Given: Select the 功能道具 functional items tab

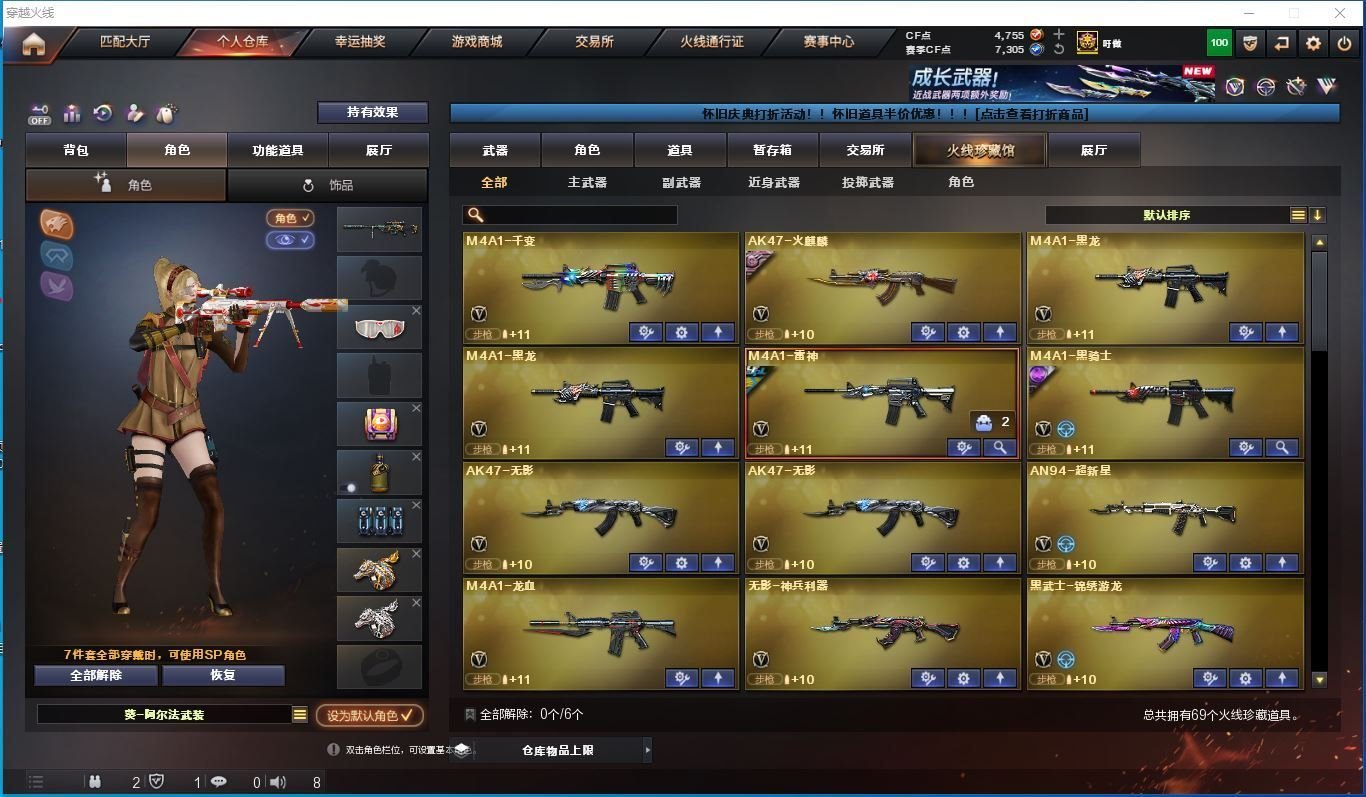Looking at the screenshot, I should [277, 150].
